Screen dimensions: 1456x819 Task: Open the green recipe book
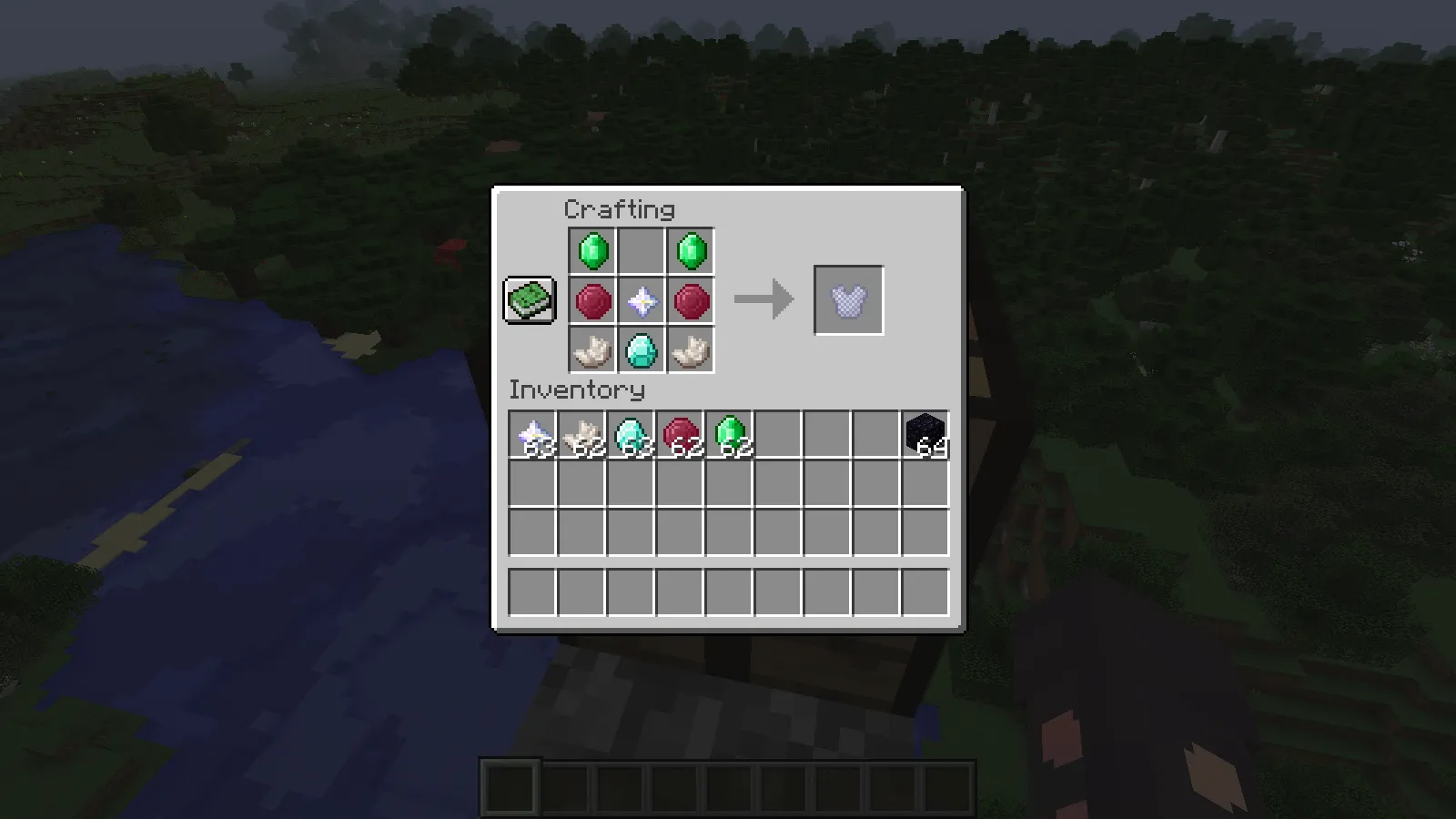coord(528,298)
